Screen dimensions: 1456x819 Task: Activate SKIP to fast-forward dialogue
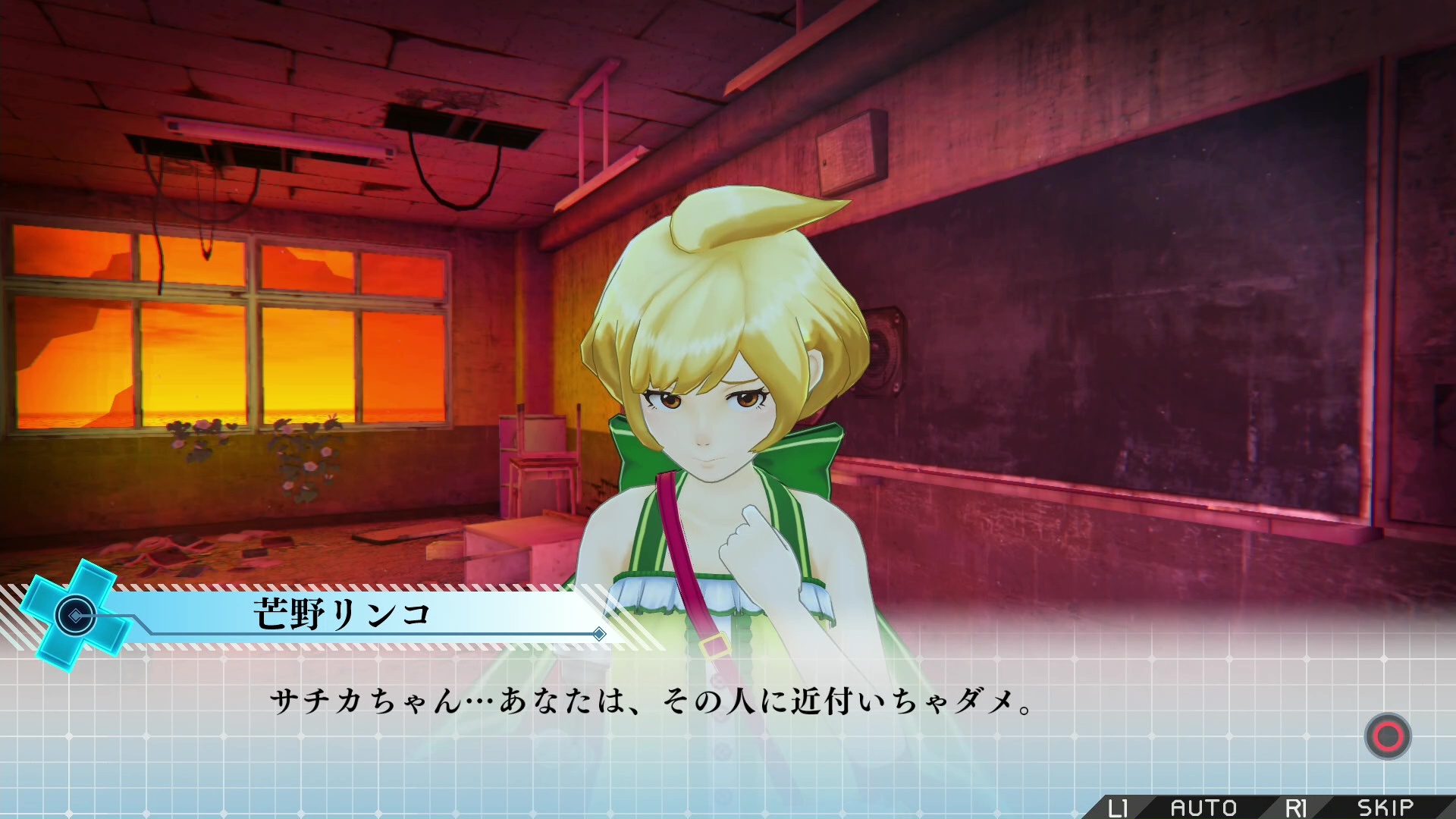(1385, 808)
